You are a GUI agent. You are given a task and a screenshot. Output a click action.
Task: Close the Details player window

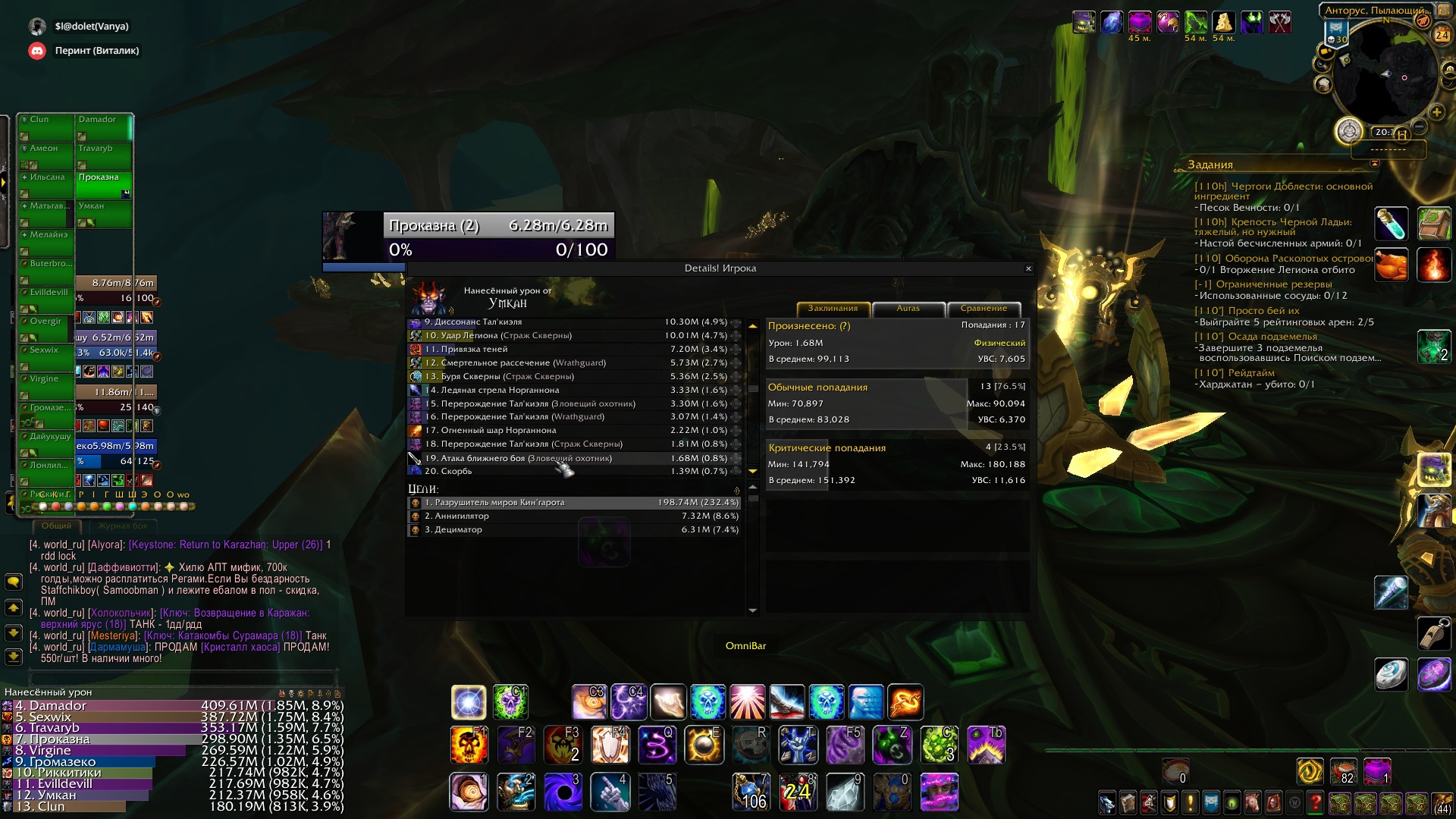pyautogui.click(x=1028, y=268)
